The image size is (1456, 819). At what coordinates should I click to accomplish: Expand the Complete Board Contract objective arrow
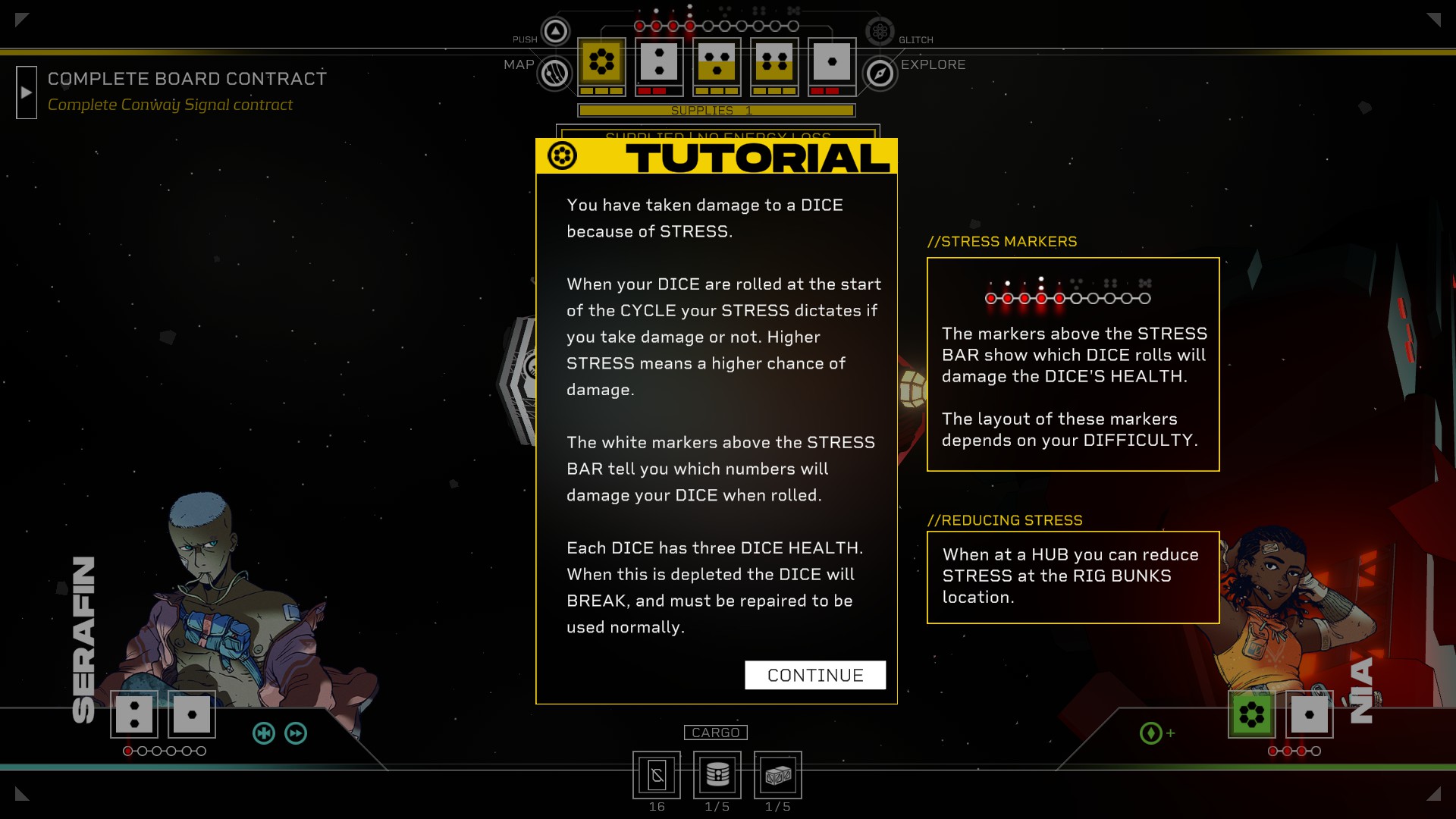click(x=27, y=93)
